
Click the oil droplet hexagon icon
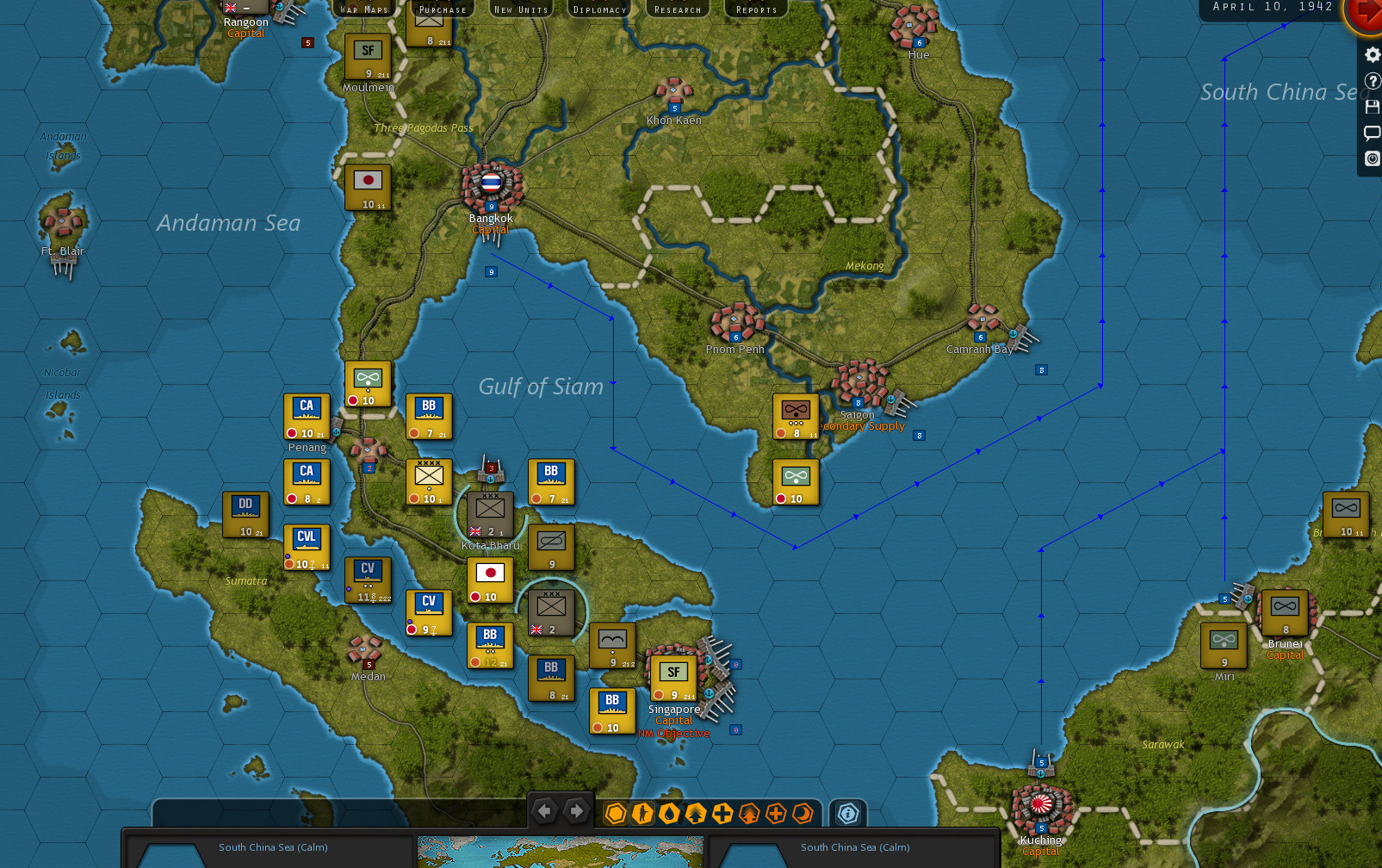[669, 812]
